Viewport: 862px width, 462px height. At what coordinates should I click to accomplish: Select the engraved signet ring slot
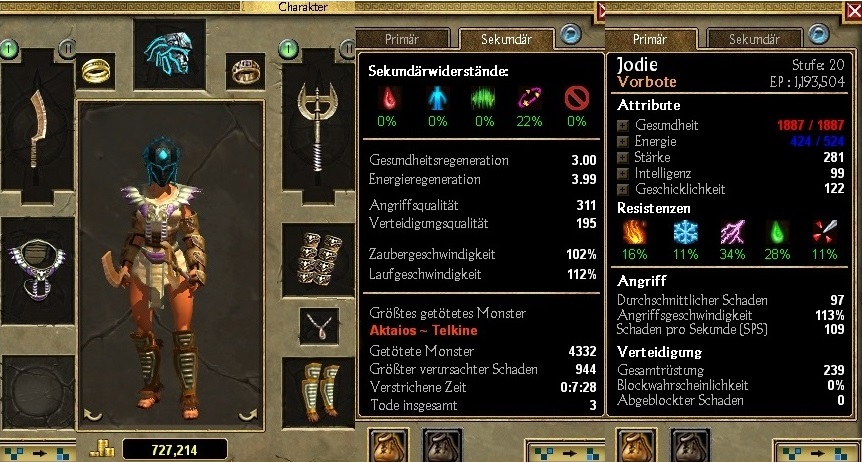coord(245,70)
